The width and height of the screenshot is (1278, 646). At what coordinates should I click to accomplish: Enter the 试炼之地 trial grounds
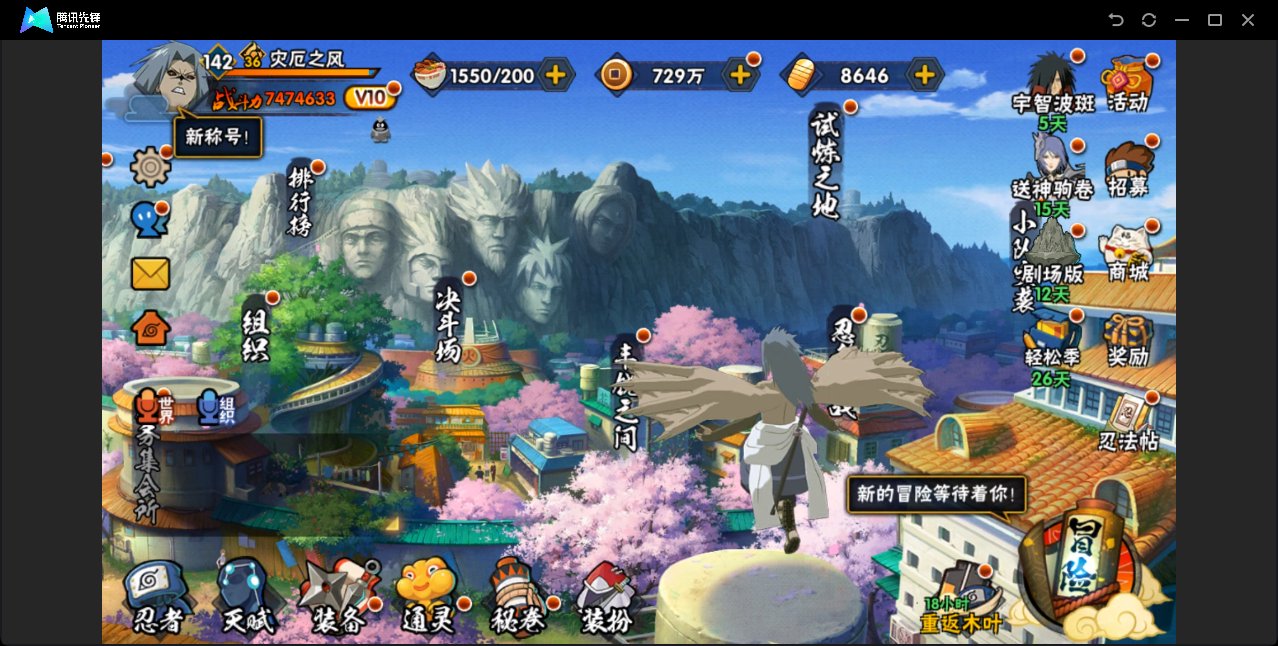tap(826, 163)
